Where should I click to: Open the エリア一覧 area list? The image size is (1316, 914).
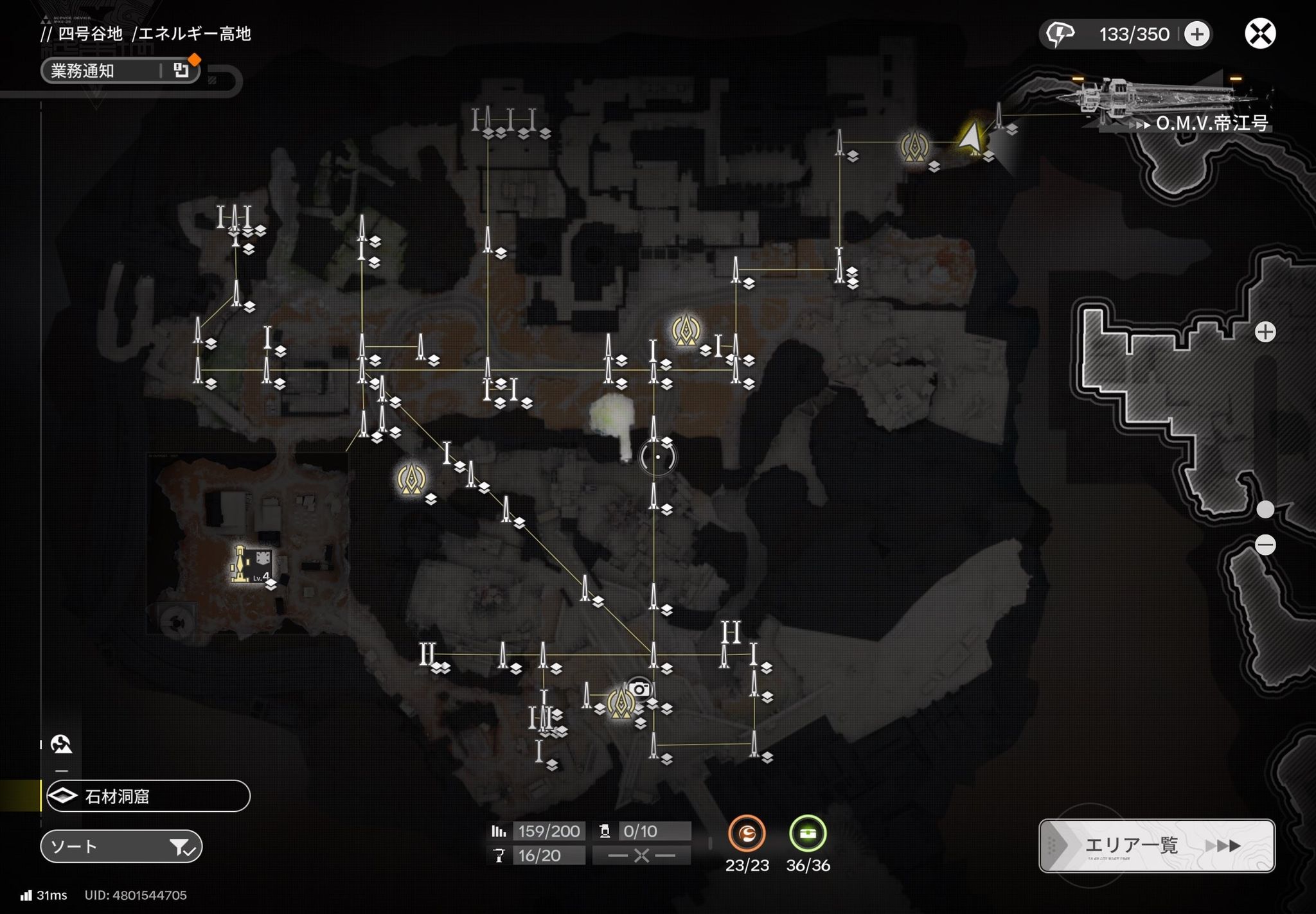click(1156, 845)
